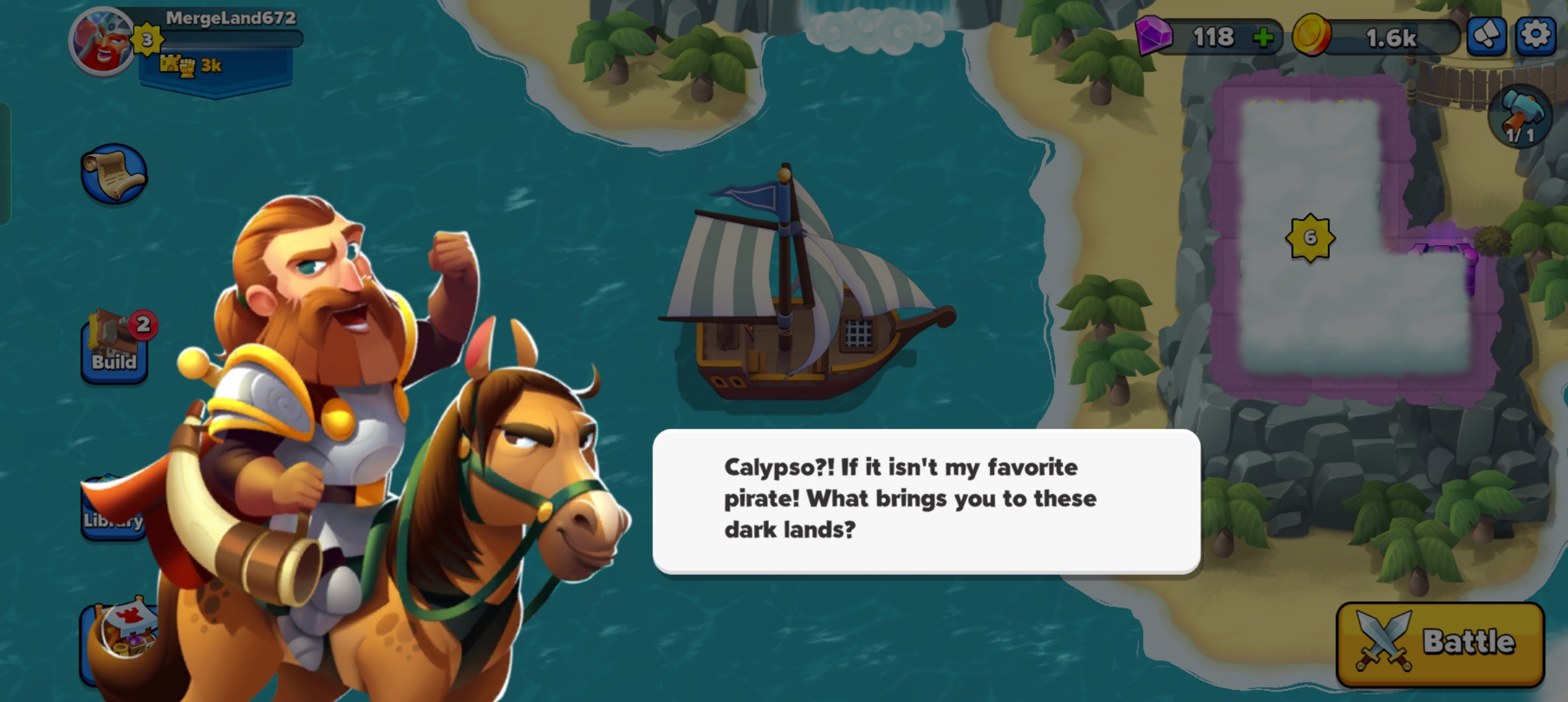Tap the green plus to buy gems
This screenshot has height=702, width=1568.
pos(1262,38)
